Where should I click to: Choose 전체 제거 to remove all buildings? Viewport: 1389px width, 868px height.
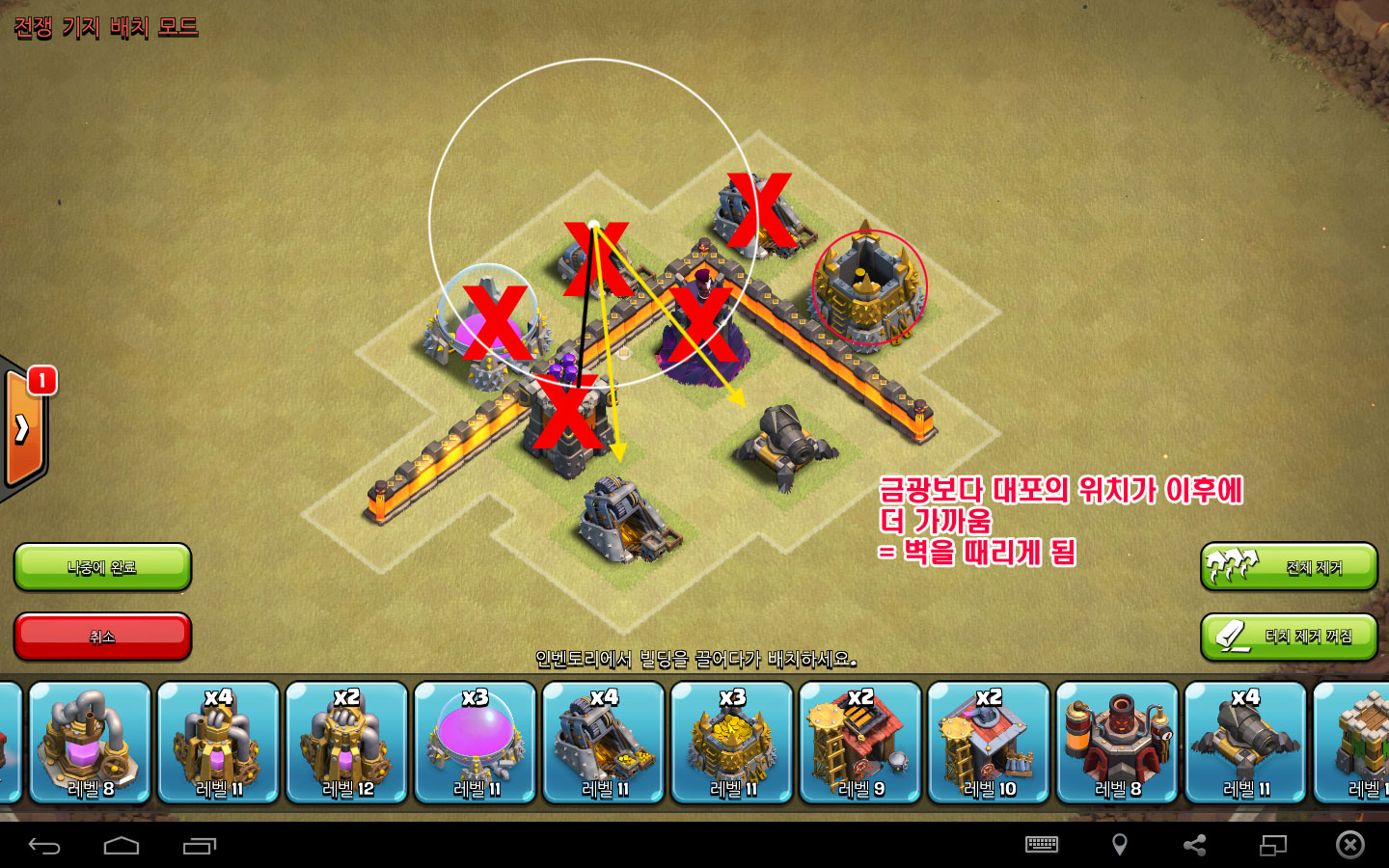1289,567
